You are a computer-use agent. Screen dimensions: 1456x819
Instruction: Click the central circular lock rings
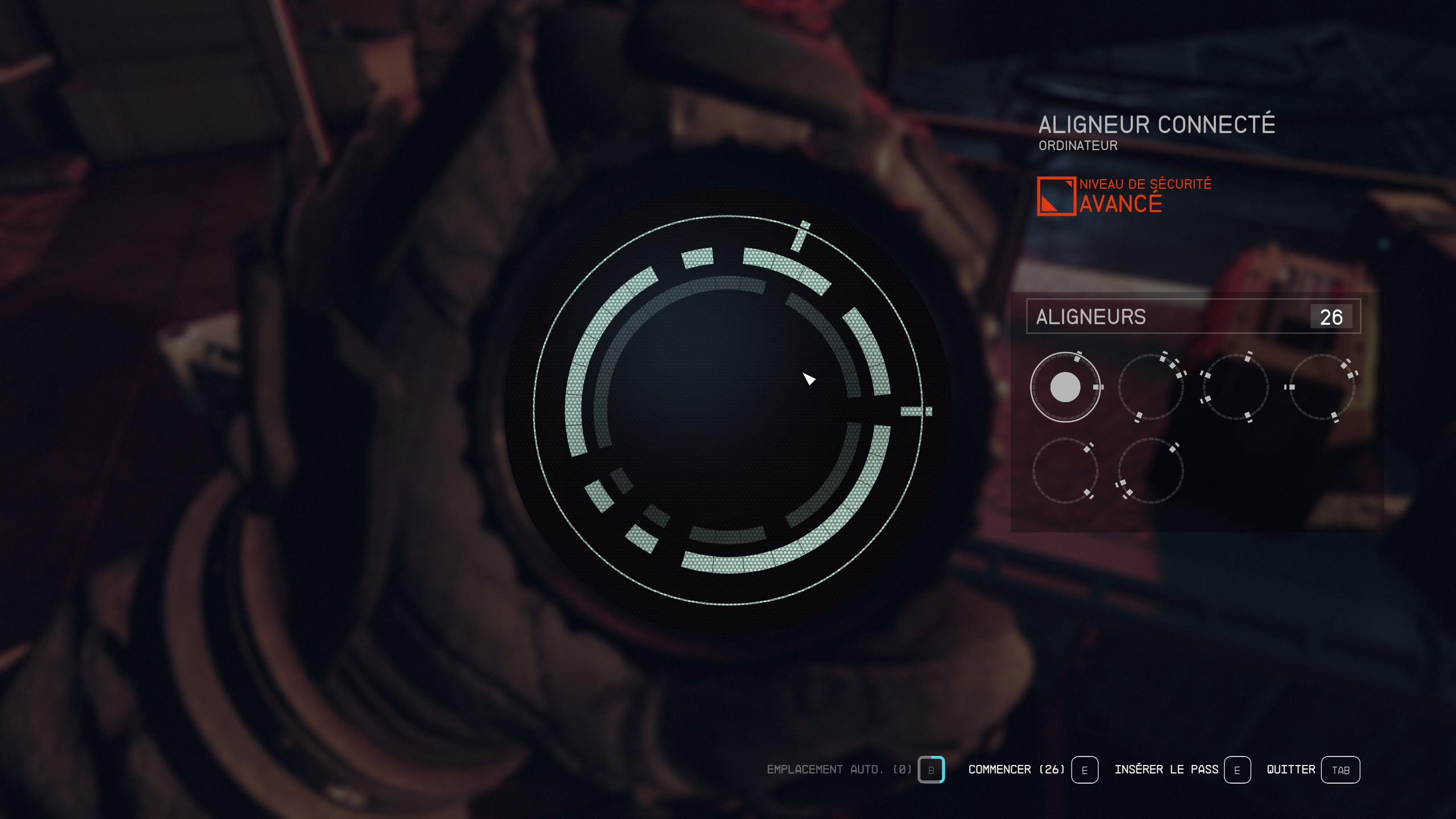(x=728, y=411)
